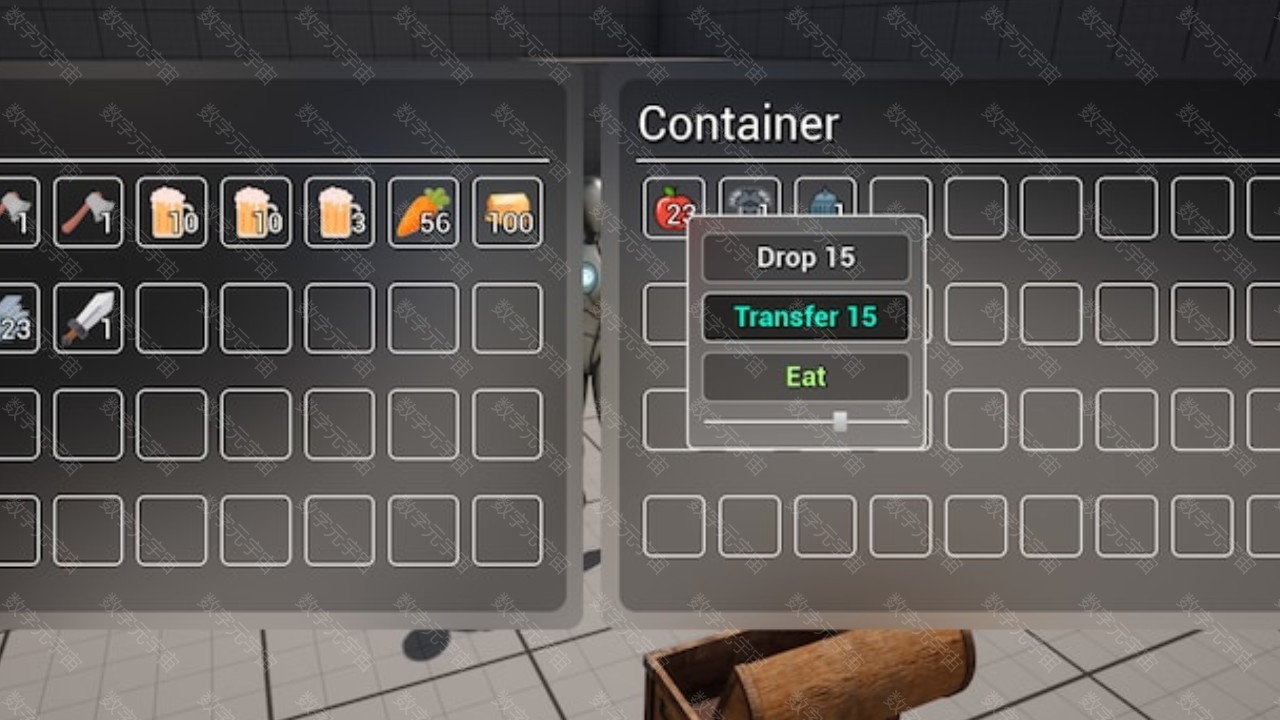Choose the carrot stack of 56

[x=423, y=212]
